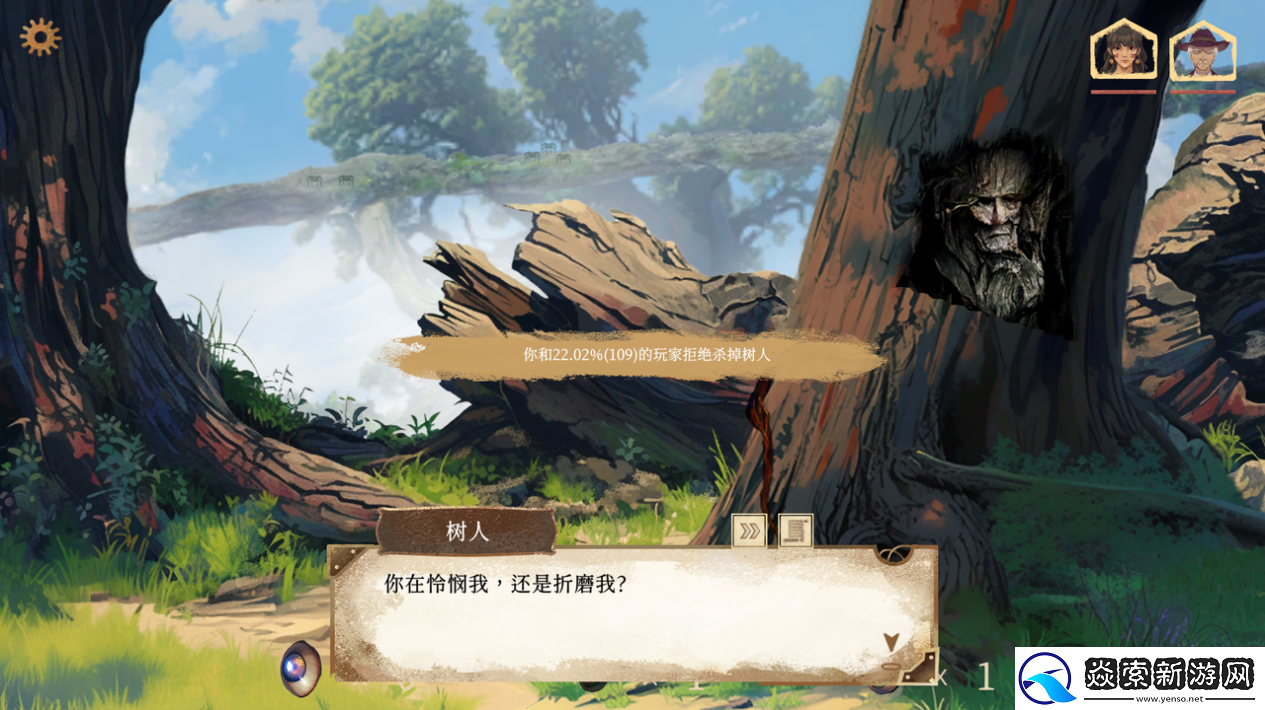This screenshot has height=710, width=1265.
Task: Select the hat-wearing old man's portrait
Action: click(1202, 51)
